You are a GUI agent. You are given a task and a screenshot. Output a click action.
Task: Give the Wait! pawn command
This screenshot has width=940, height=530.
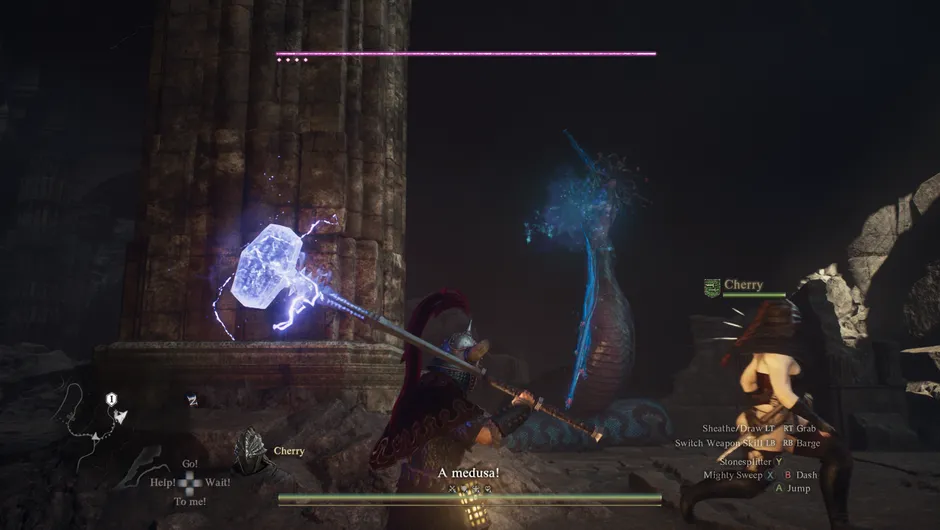pyautogui.click(x=217, y=482)
